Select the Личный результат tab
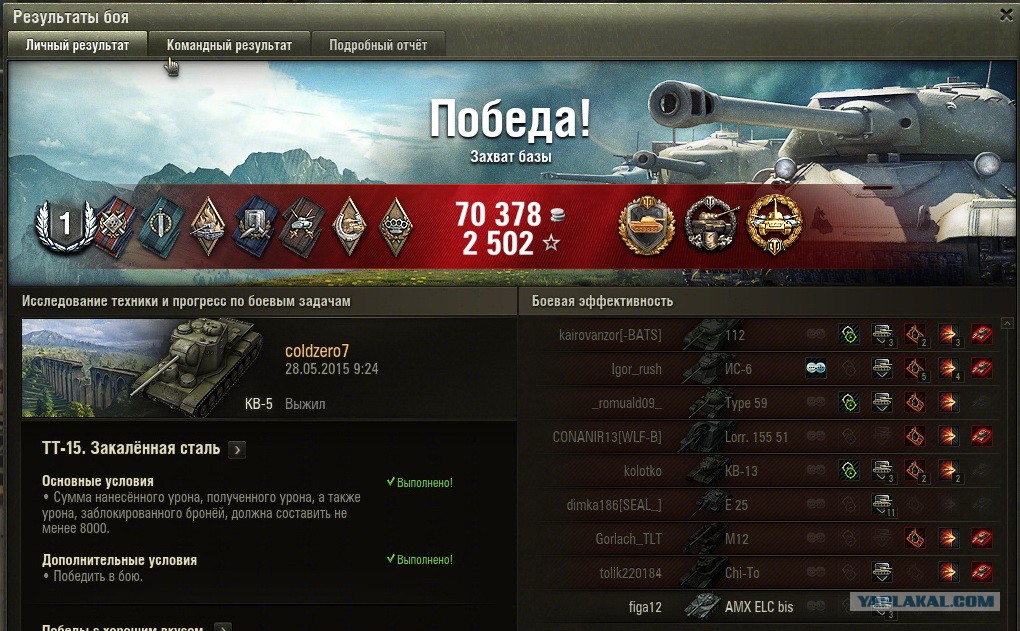Image resolution: width=1020 pixels, height=631 pixels. pyautogui.click(x=77, y=45)
